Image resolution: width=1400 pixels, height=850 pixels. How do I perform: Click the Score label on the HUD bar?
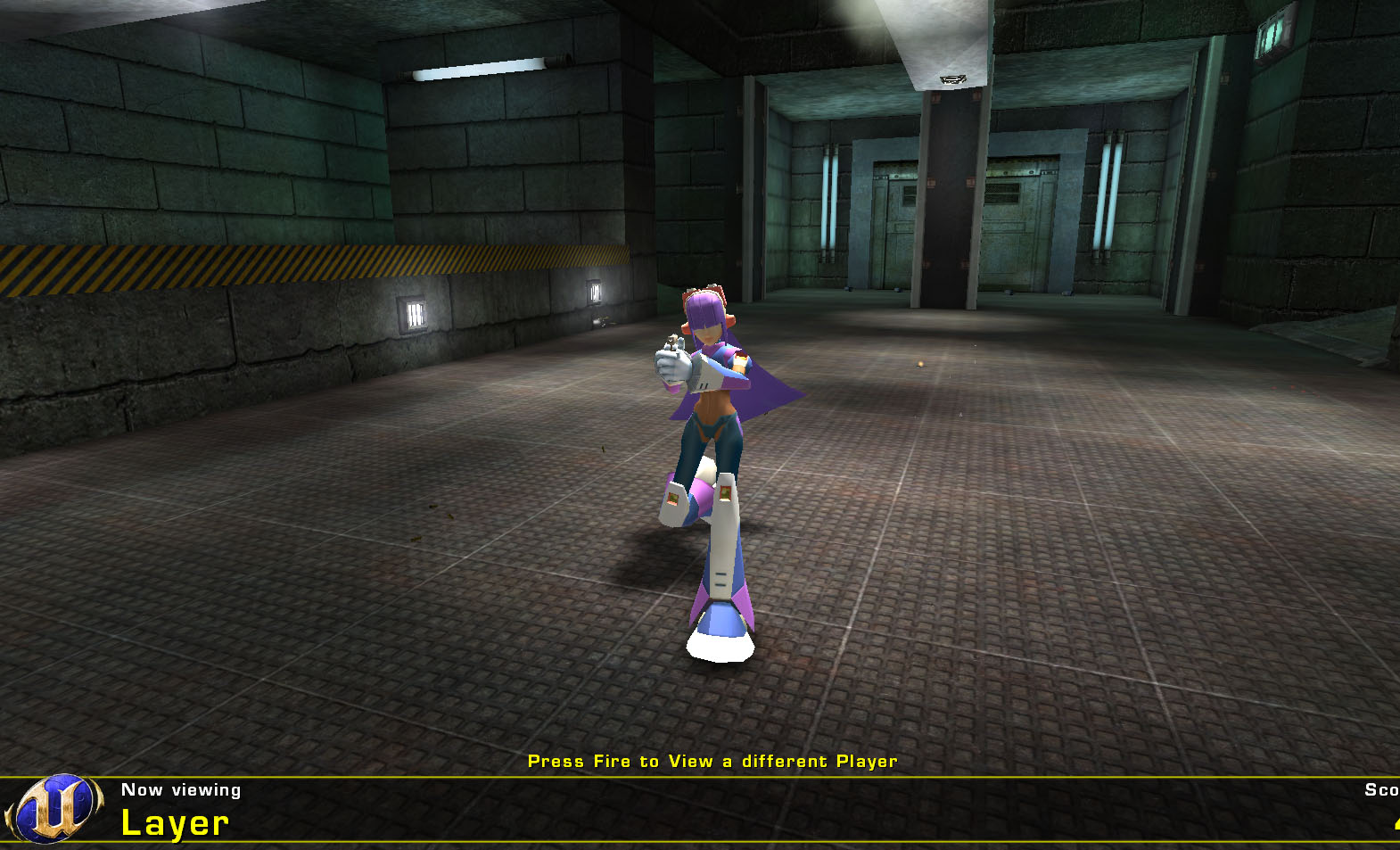1380,789
